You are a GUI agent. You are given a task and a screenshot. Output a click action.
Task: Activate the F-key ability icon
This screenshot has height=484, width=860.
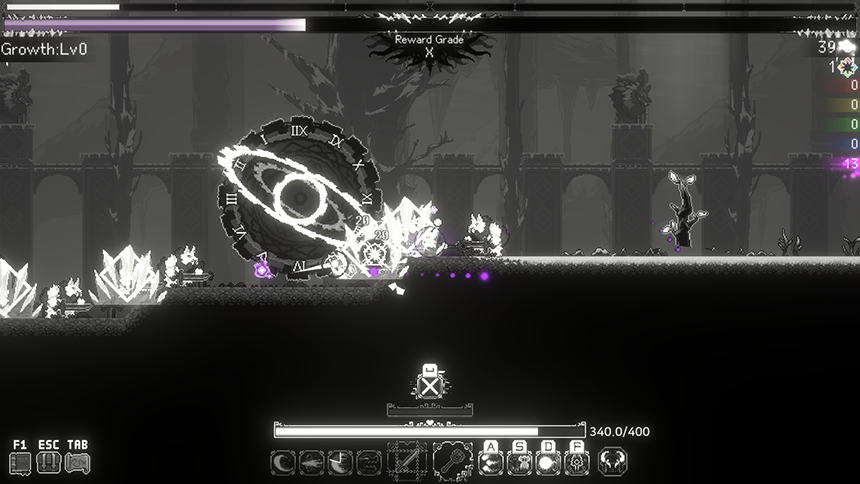pyautogui.click(x=577, y=463)
